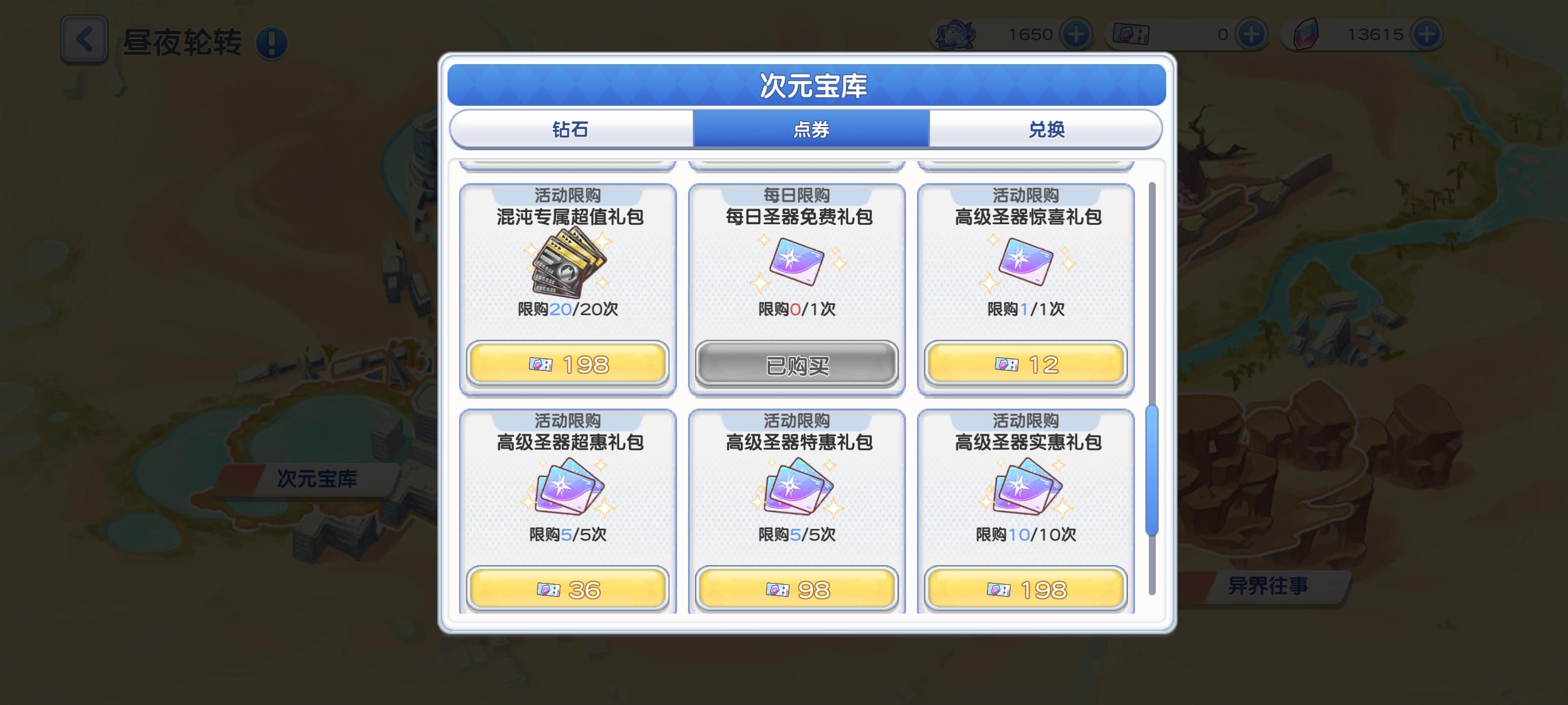Switch to the 钻石 tab

[x=571, y=129]
